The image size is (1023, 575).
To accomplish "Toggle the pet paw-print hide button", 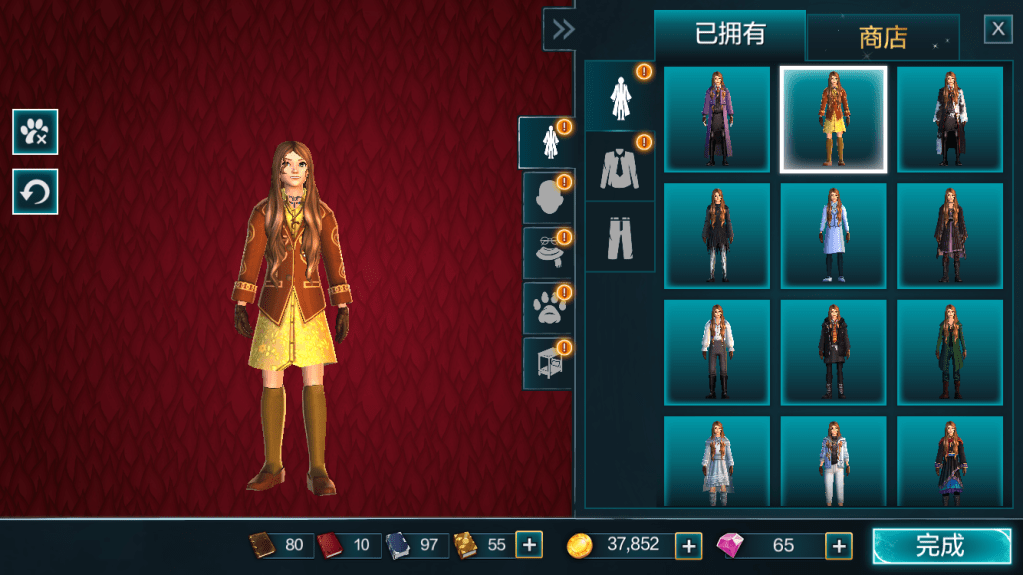I will coord(35,132).
